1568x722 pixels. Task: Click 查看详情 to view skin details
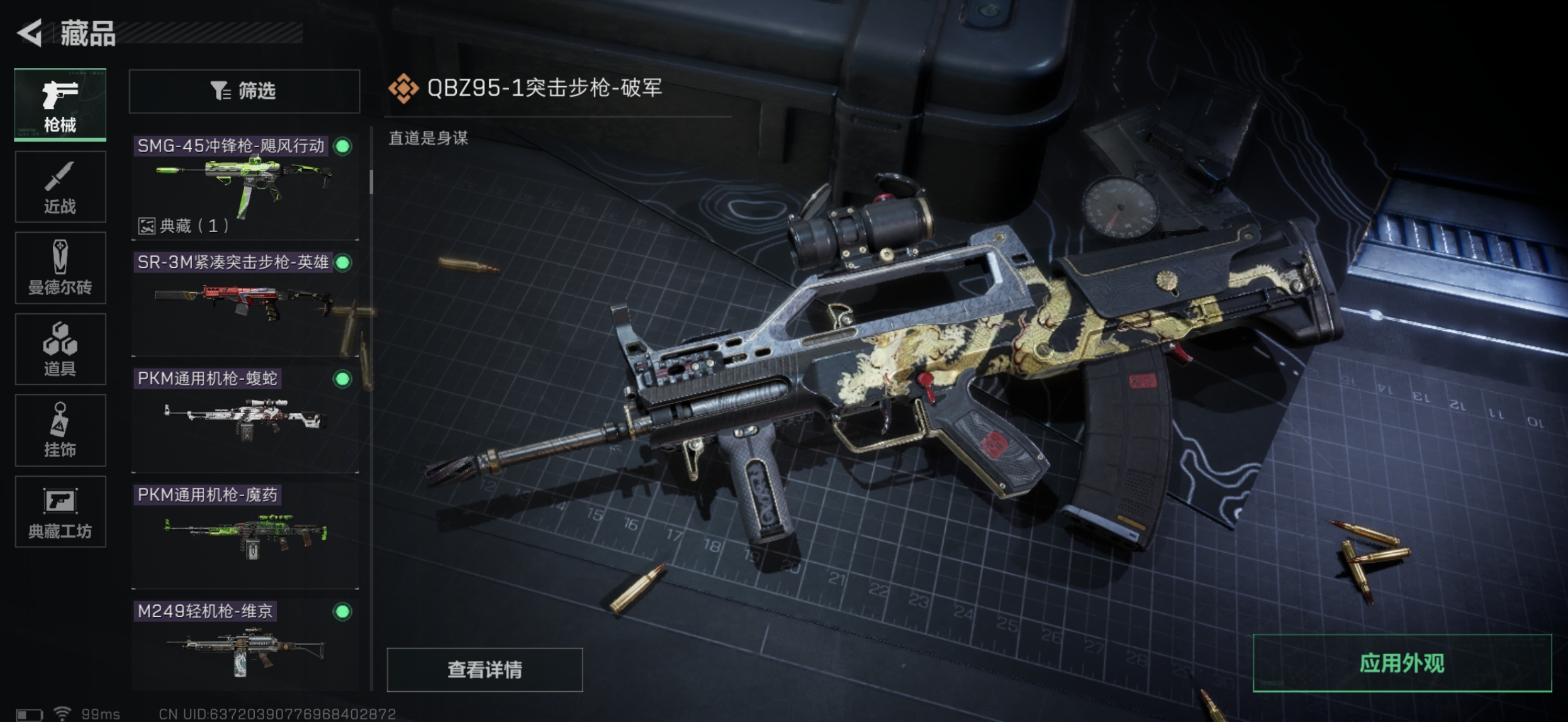(484, 670)
